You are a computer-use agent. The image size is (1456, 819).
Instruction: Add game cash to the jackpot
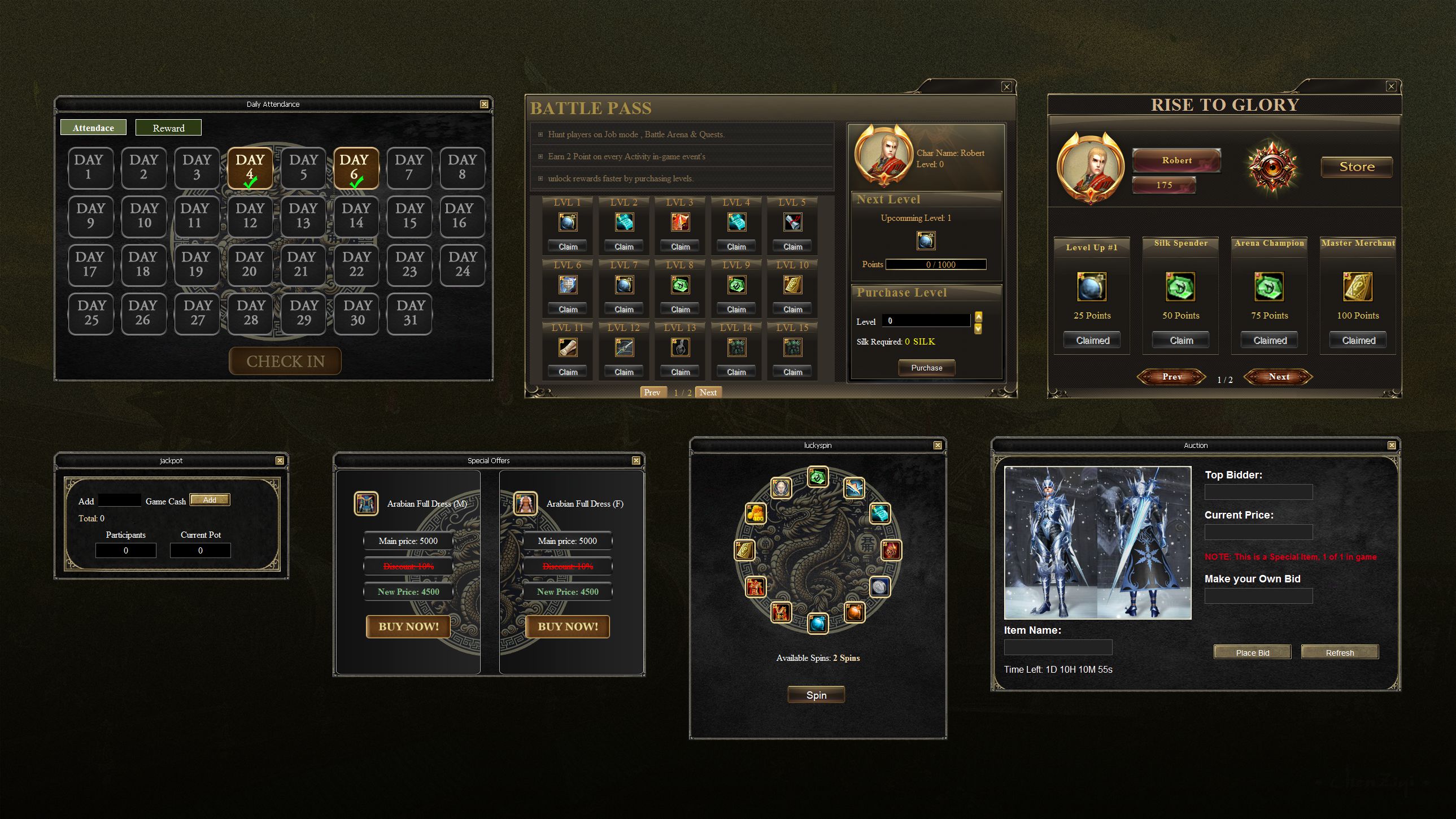[210, 500]
